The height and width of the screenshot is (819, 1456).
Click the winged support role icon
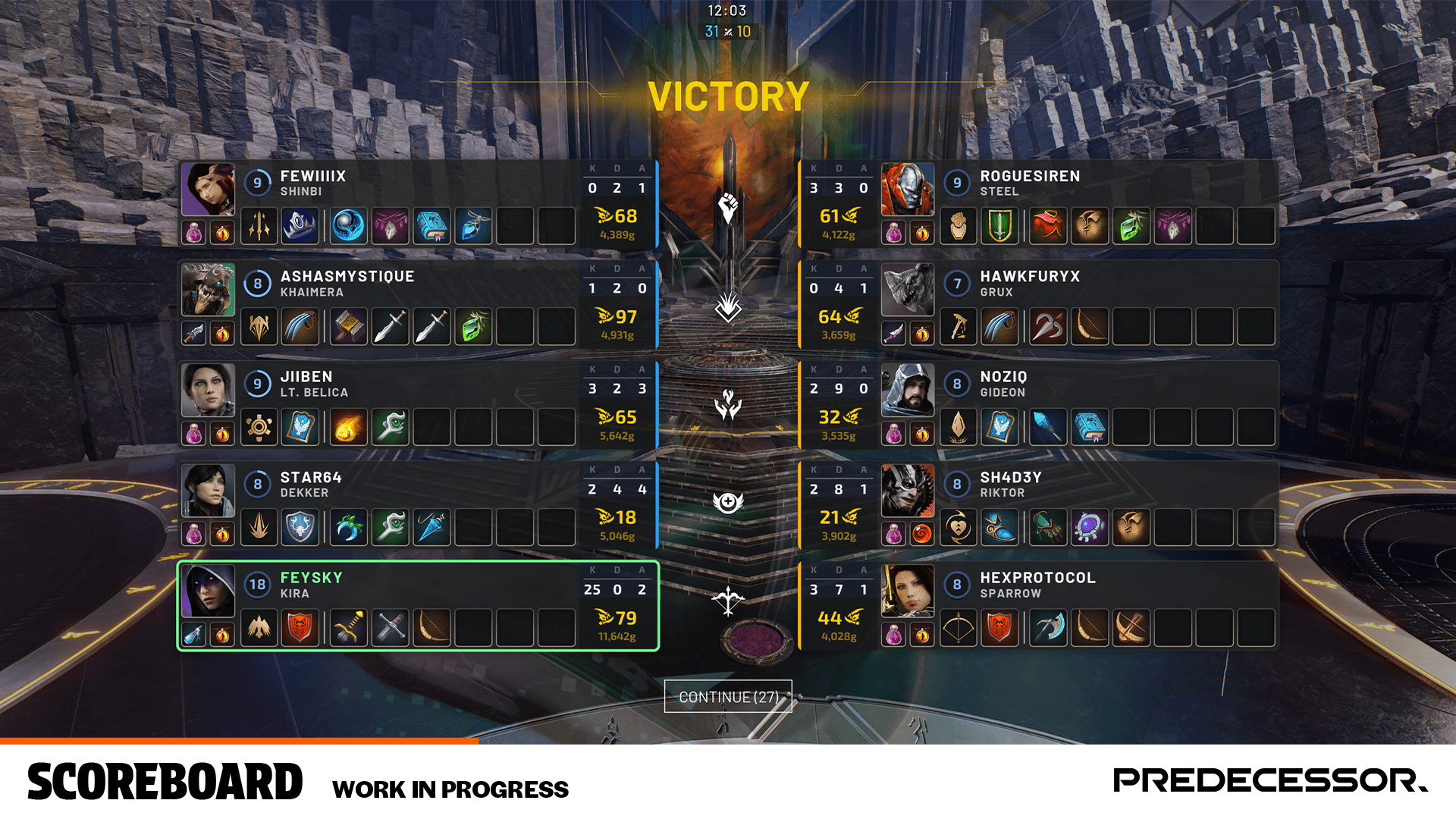(x=729, y=501)
